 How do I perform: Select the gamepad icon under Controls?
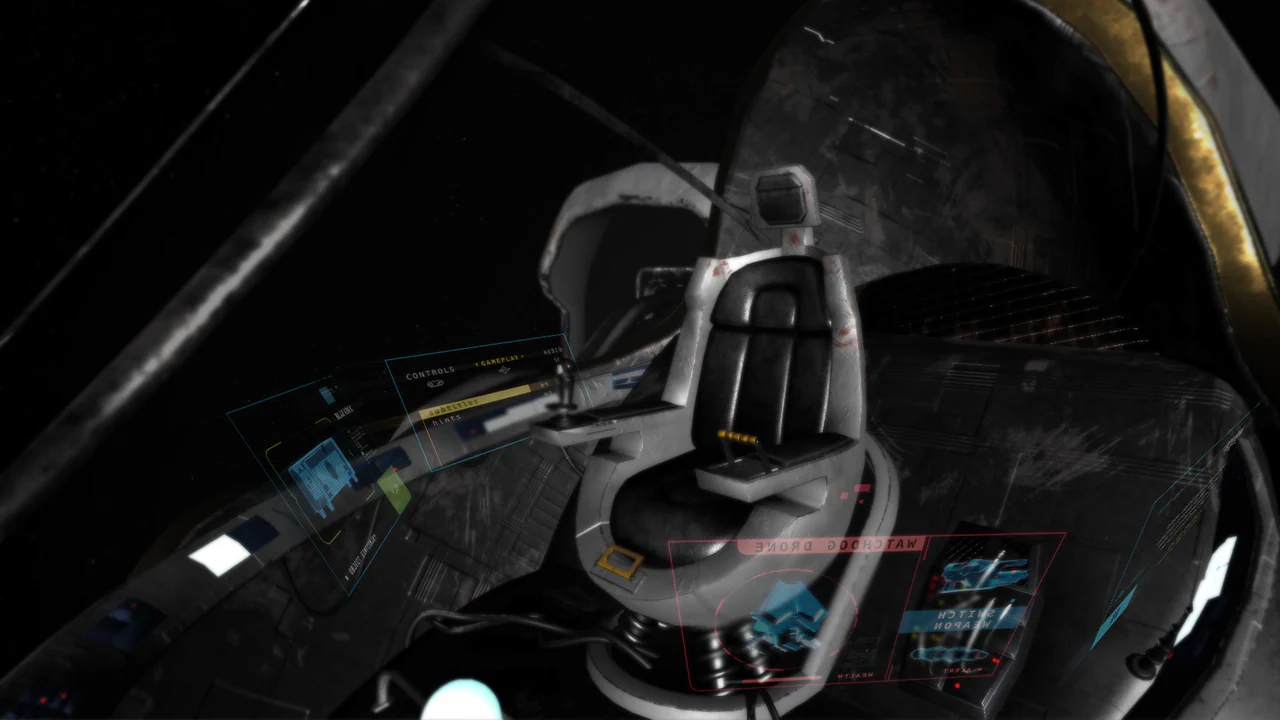pos(436,382)
